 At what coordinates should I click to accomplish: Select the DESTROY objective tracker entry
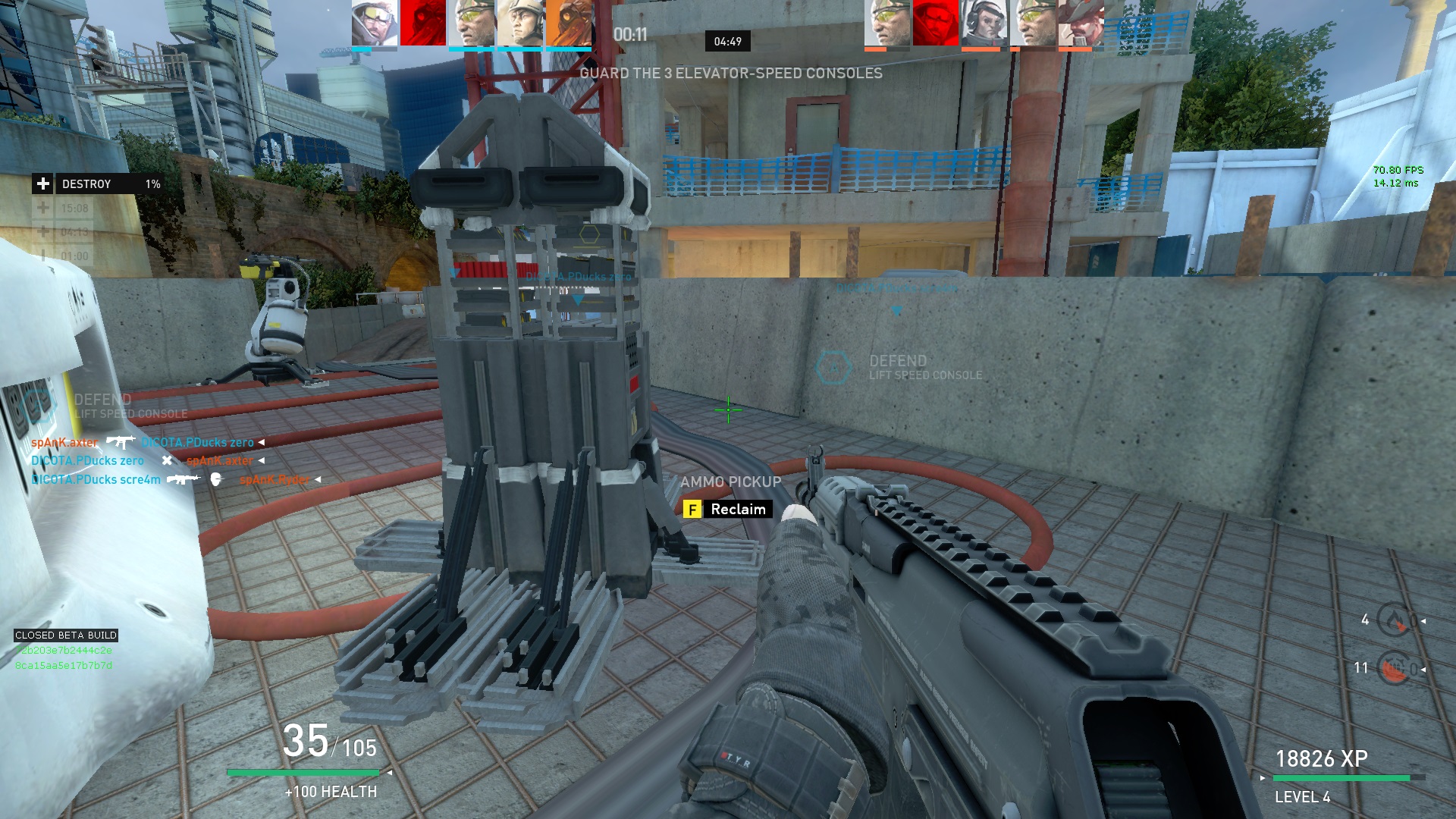point(97,184)
